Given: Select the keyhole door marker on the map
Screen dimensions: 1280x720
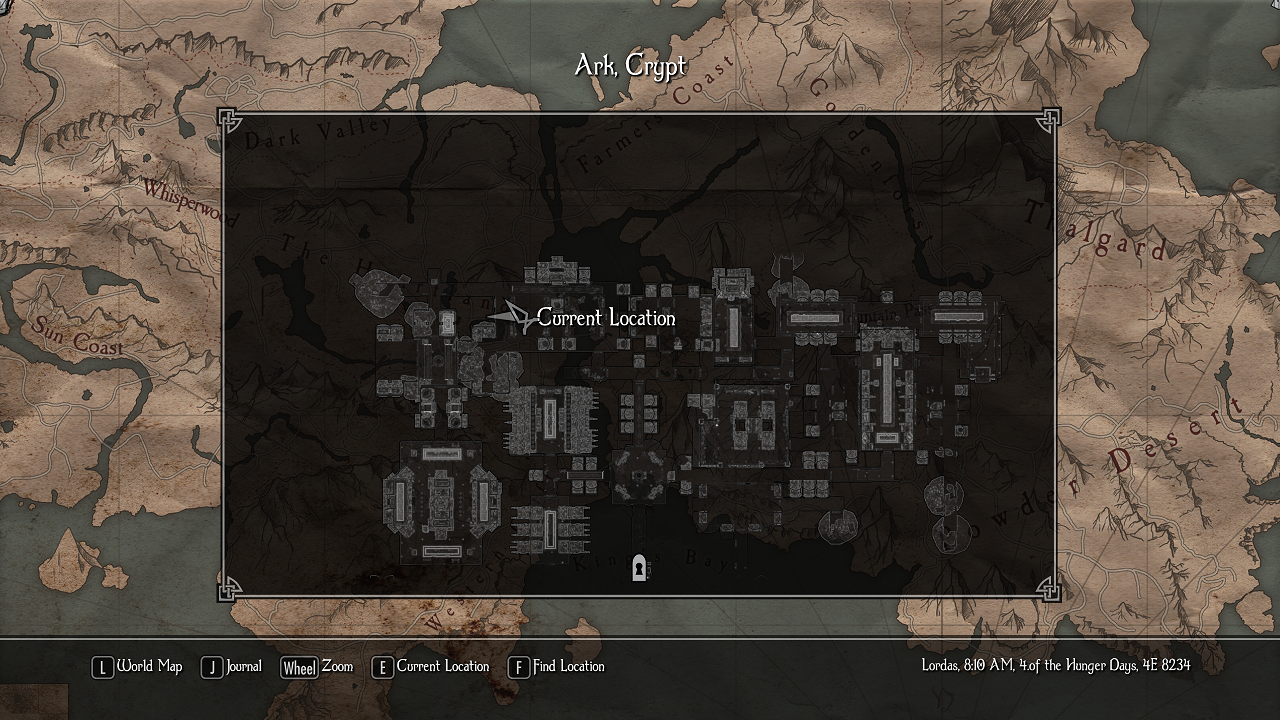Looking at the screenshot, I should 639,568.
